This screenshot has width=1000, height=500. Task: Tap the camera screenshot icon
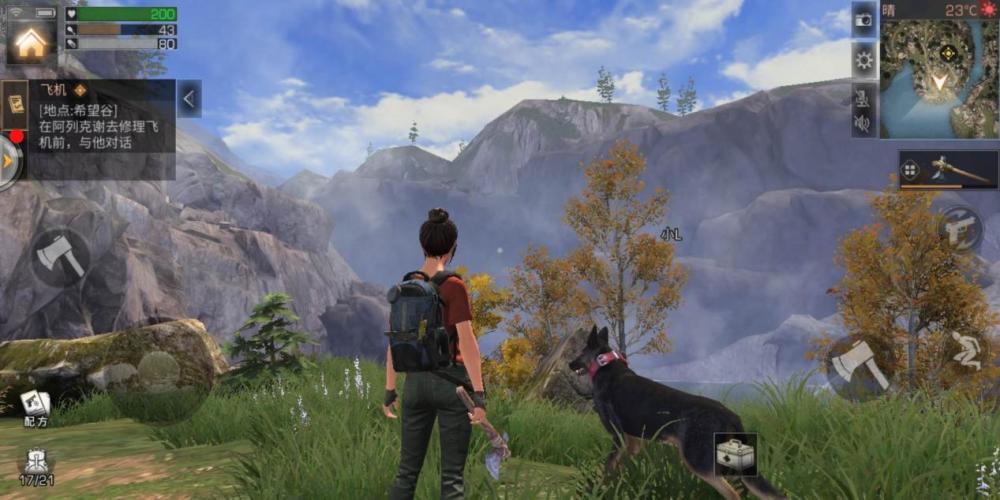[864, 19]
